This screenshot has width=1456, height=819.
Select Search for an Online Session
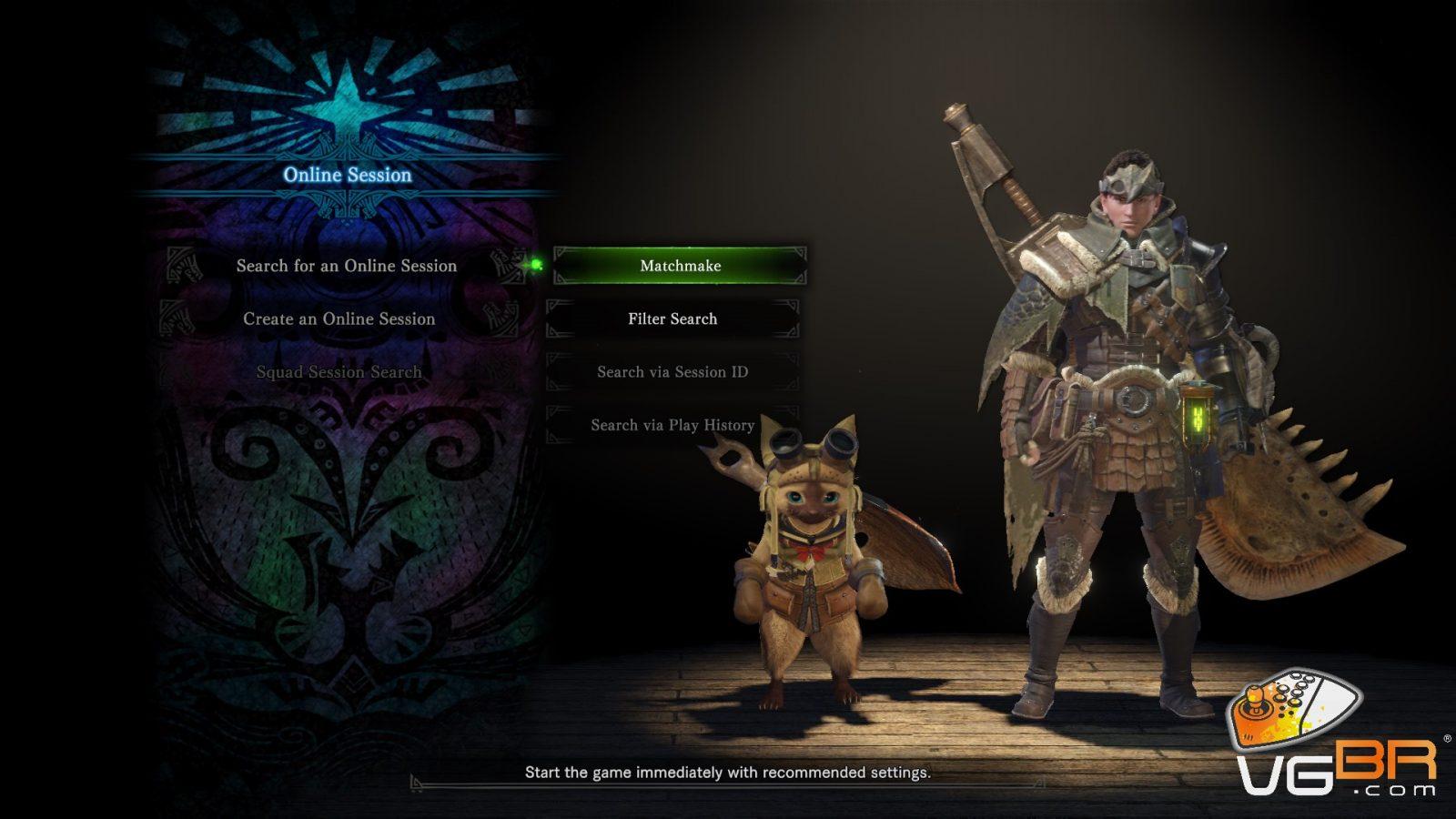(347, 266)
